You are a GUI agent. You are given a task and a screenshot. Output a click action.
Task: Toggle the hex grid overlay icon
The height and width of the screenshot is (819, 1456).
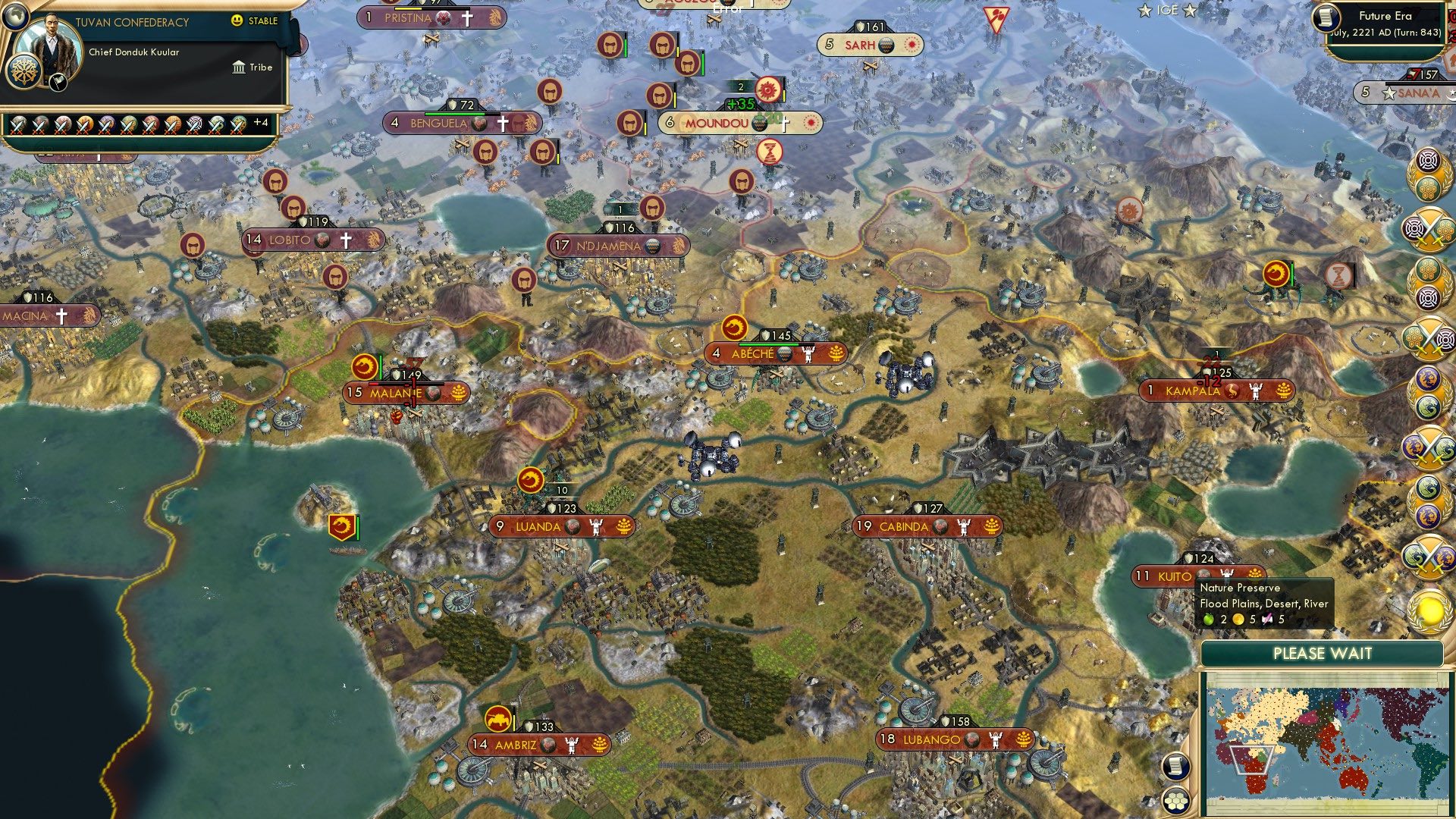1175,799
